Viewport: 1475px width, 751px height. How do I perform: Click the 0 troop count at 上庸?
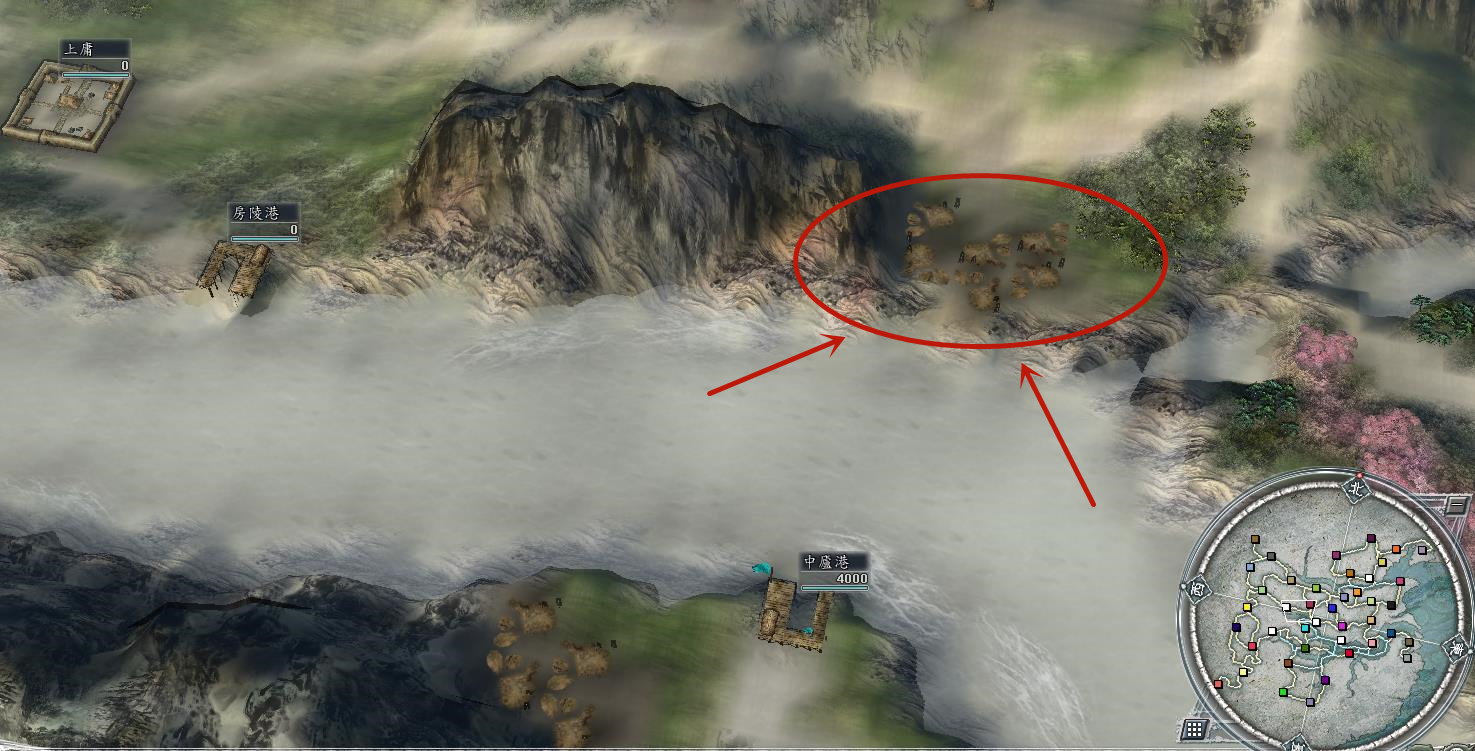point(124,66)
